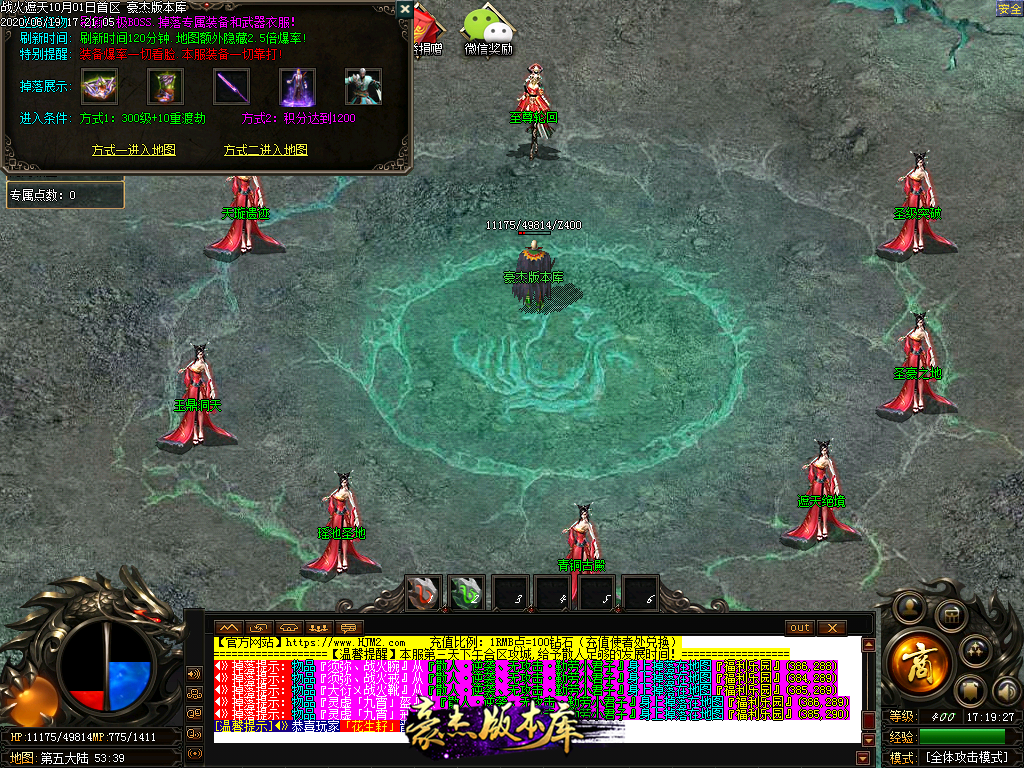
Task: View the purple-aura robe drop preview
Action: coord(298,87)
